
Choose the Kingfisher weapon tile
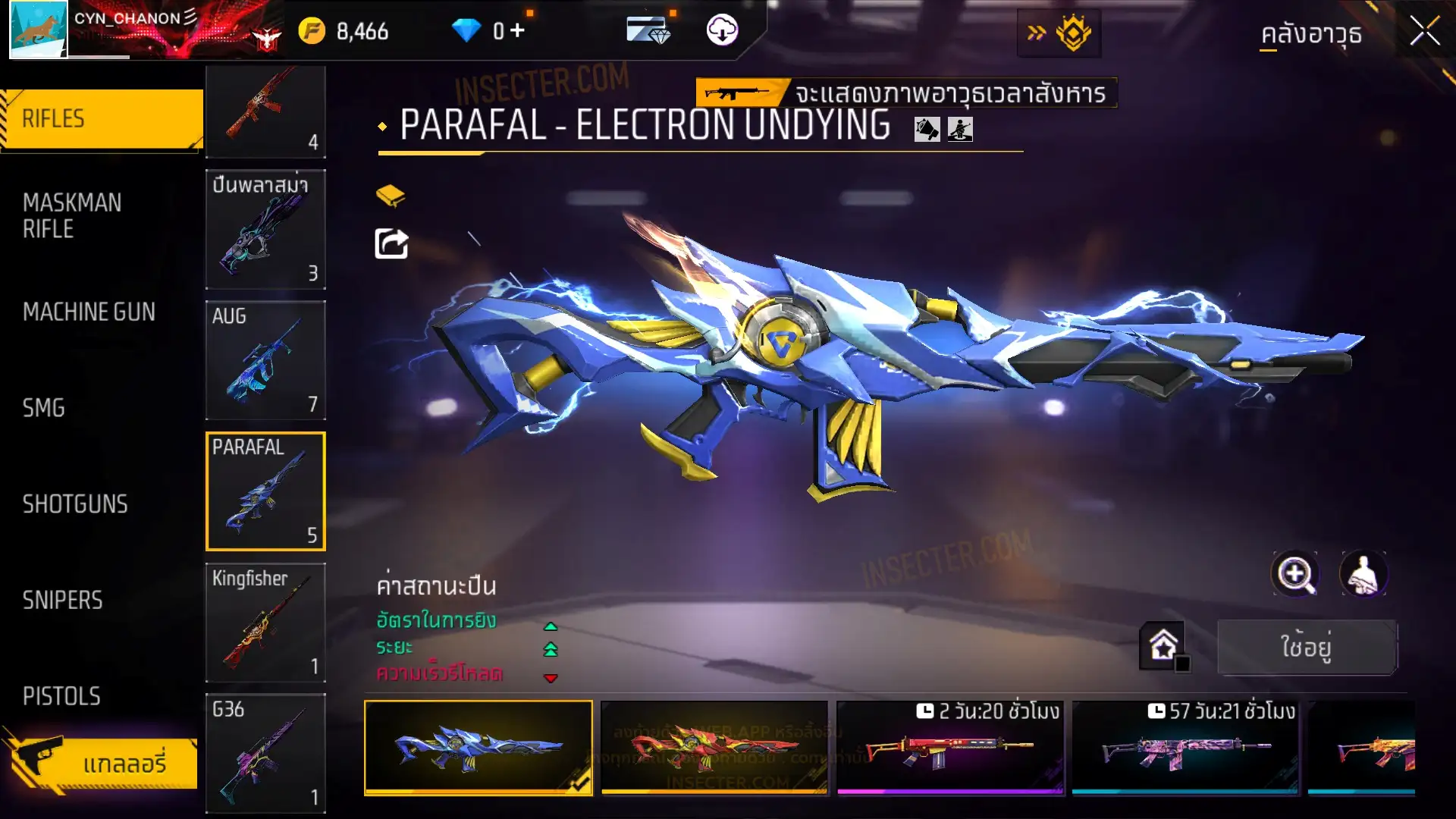[x=265, y=623]
